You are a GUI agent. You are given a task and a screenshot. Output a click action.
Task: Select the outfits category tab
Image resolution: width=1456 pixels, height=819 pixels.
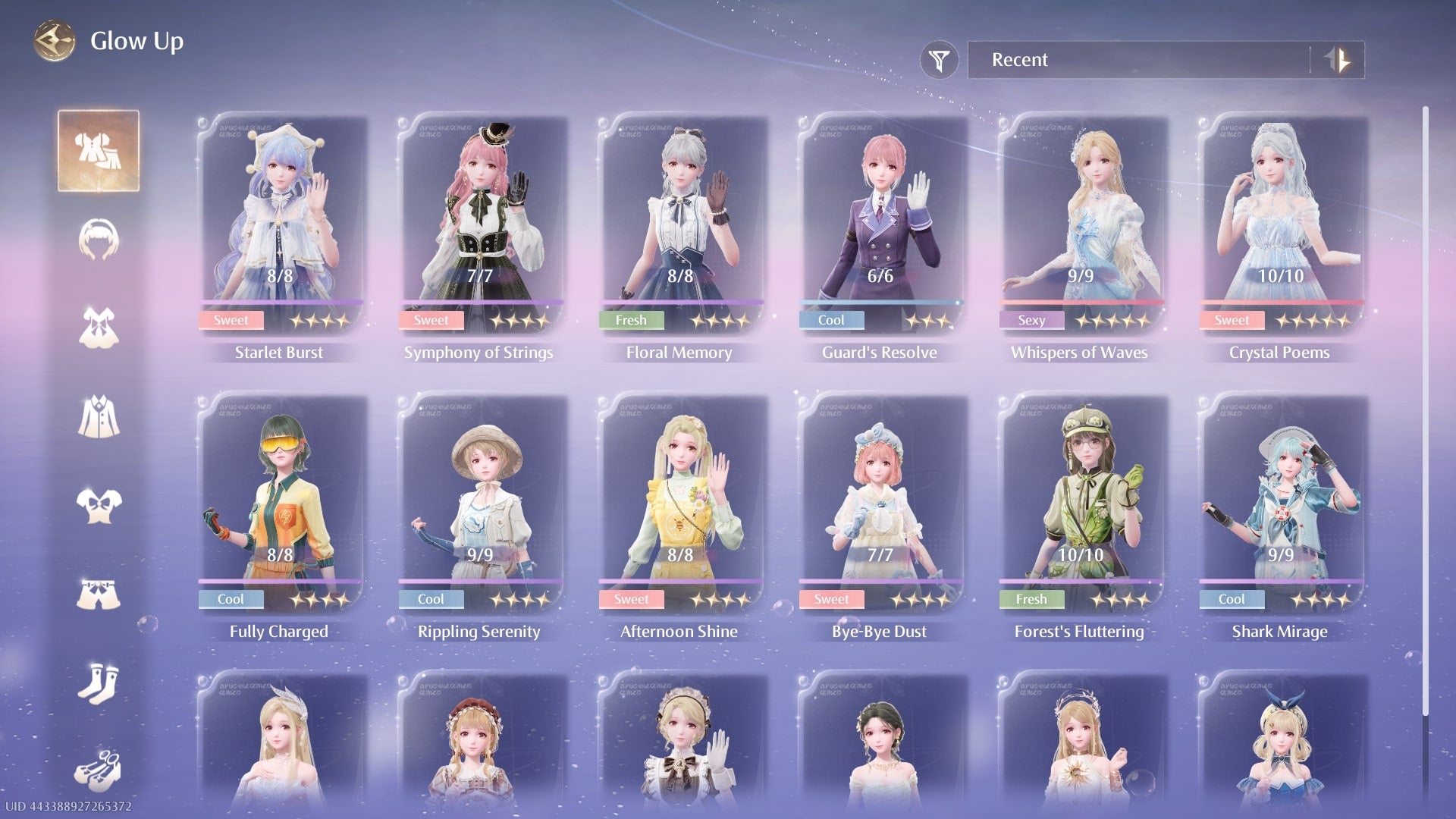pyautogui.click(x=99, y=150)
